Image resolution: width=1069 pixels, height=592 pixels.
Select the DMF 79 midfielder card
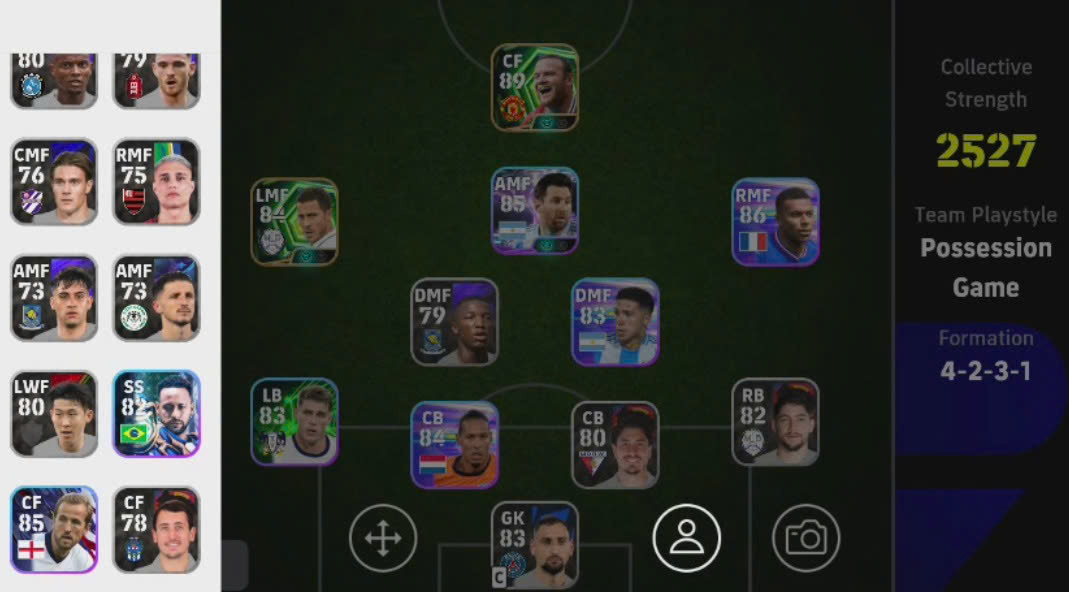pos(454,321)
